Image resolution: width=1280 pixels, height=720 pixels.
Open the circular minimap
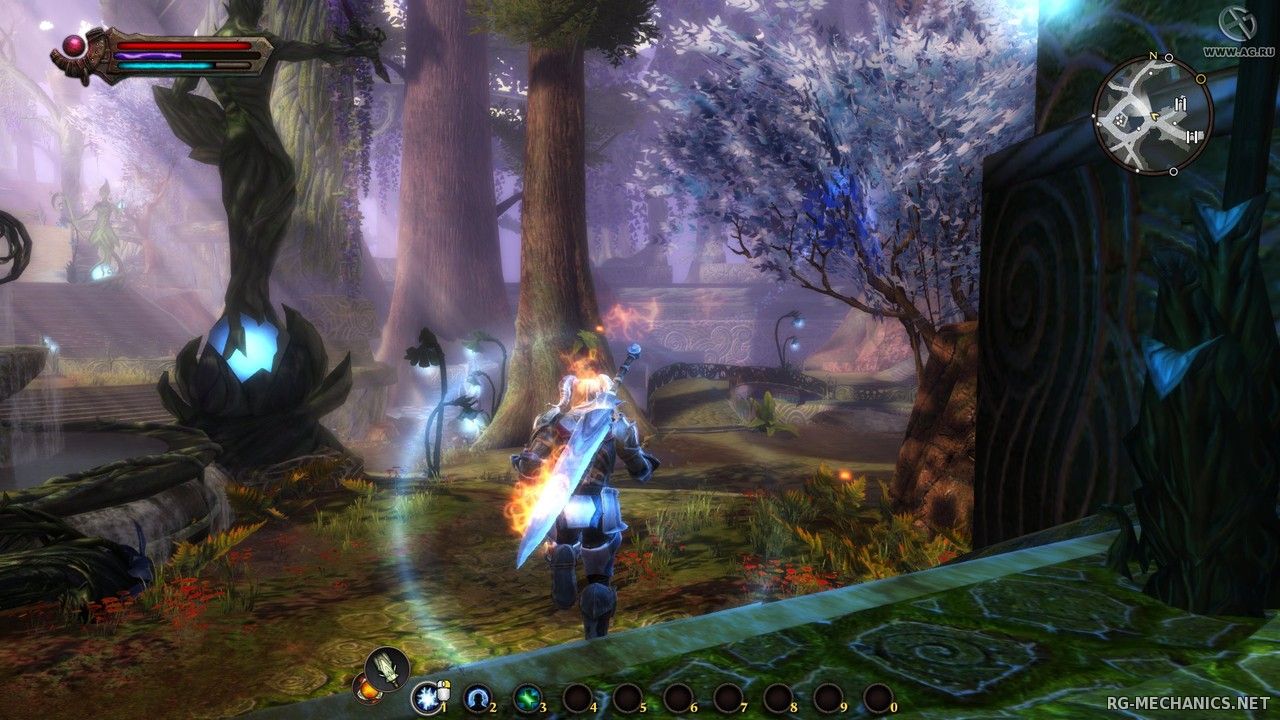click(1152, 114)
